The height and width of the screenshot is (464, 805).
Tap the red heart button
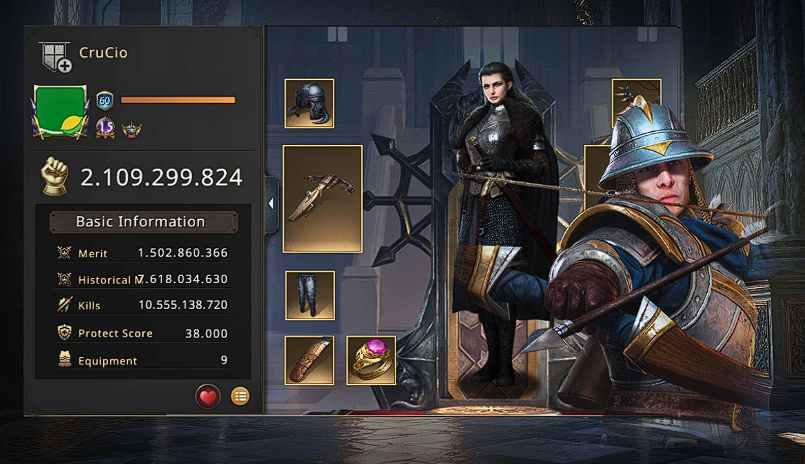click(207, 396)
